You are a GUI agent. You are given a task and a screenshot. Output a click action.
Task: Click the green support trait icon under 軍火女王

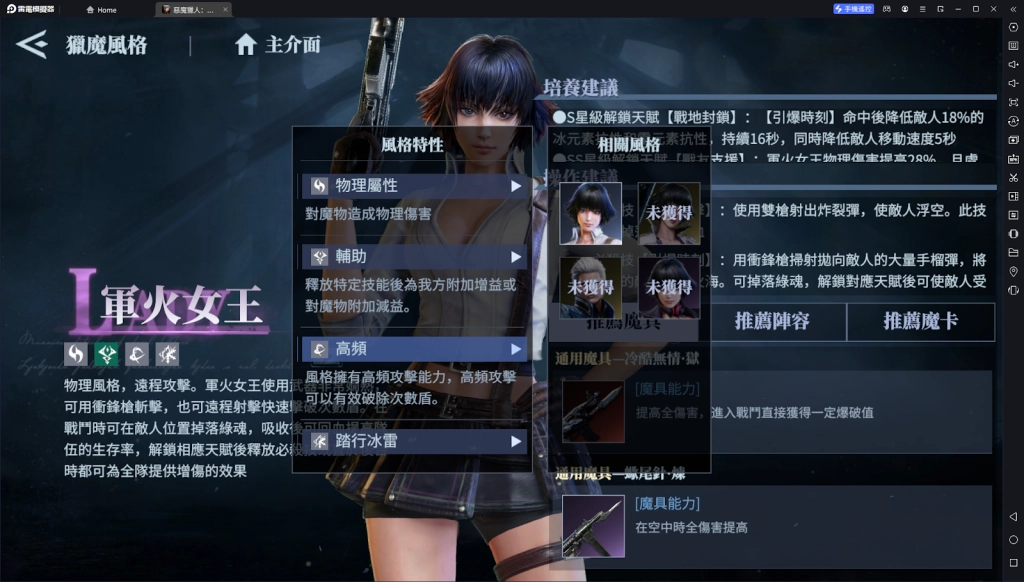106,354
